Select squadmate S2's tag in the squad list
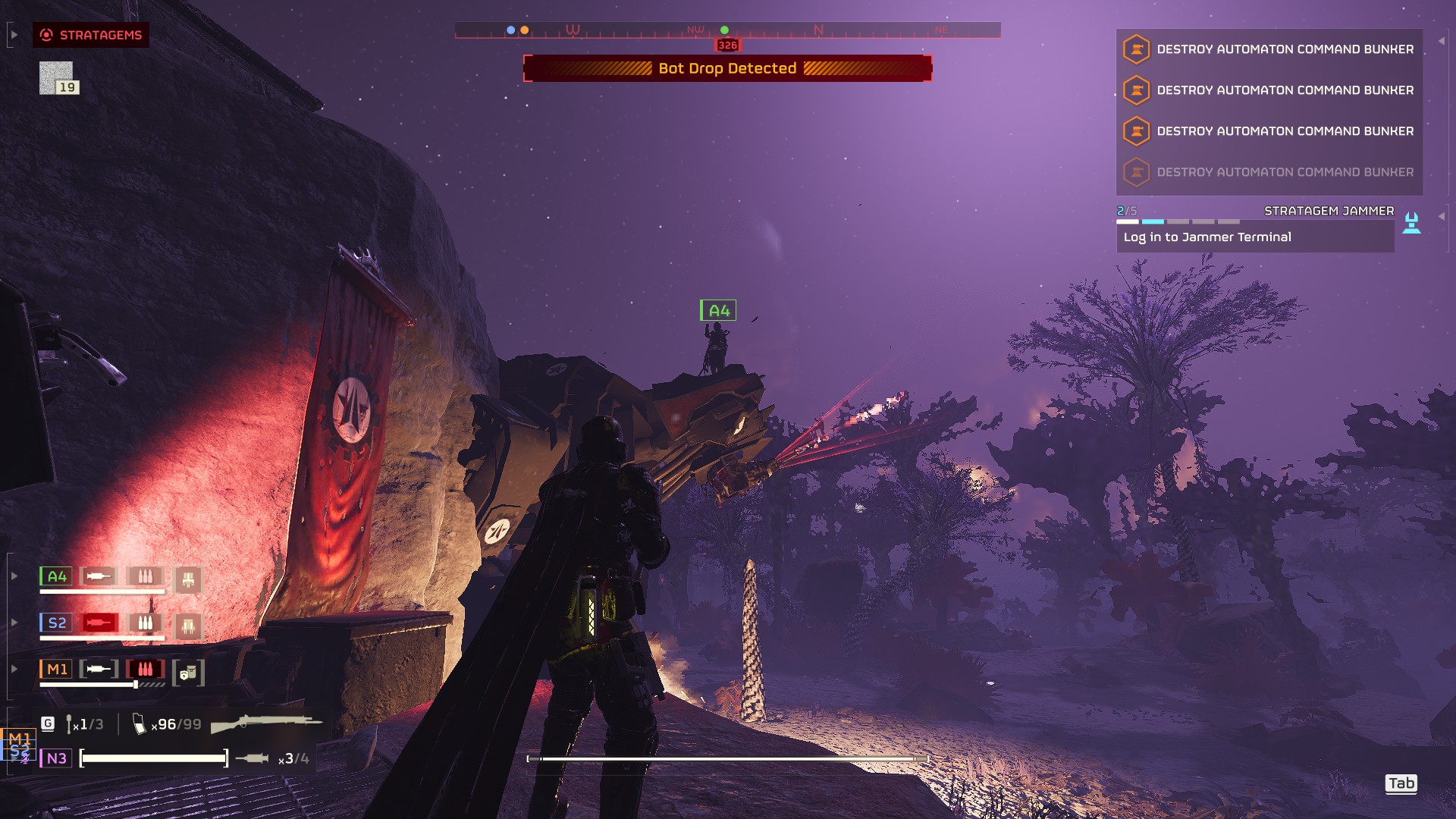Image resolution: width=1456 pixels, height=819 pixels. click(56, 623)
